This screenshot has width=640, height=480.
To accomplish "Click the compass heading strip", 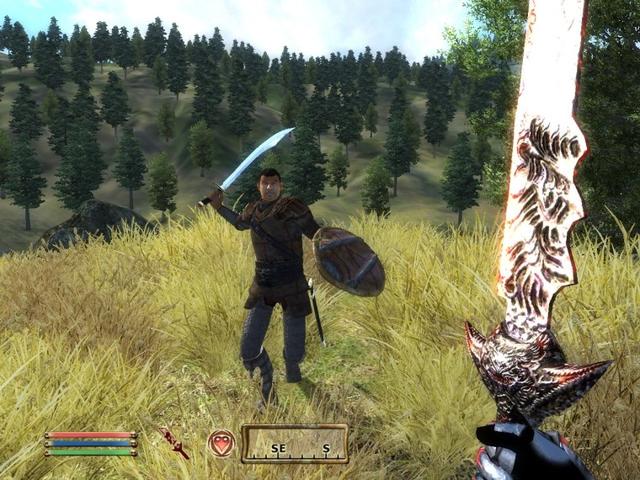I will pyautogui.click(x=294, y=444).
